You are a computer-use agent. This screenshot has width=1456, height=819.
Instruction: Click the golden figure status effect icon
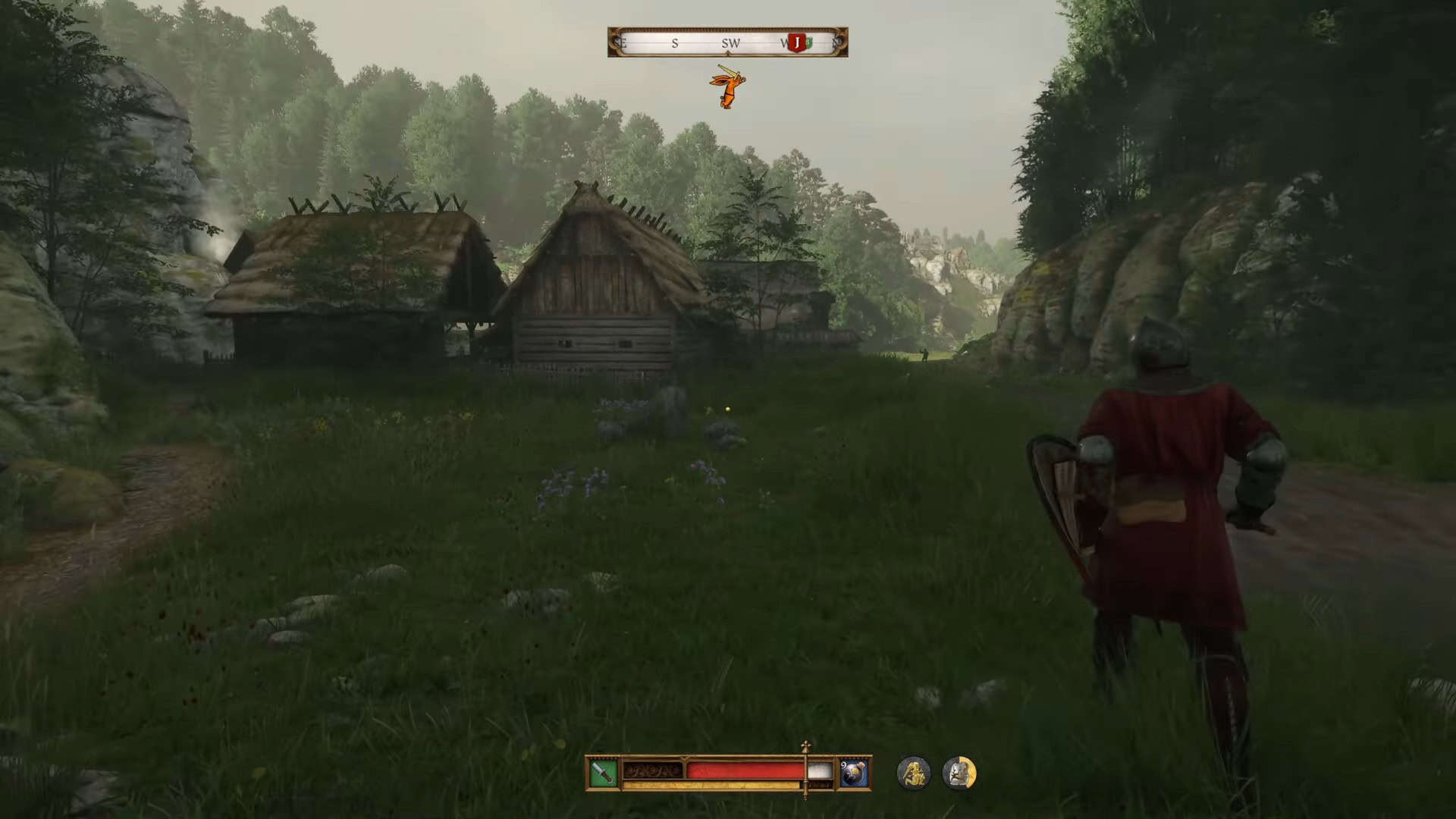click(913, 773)
